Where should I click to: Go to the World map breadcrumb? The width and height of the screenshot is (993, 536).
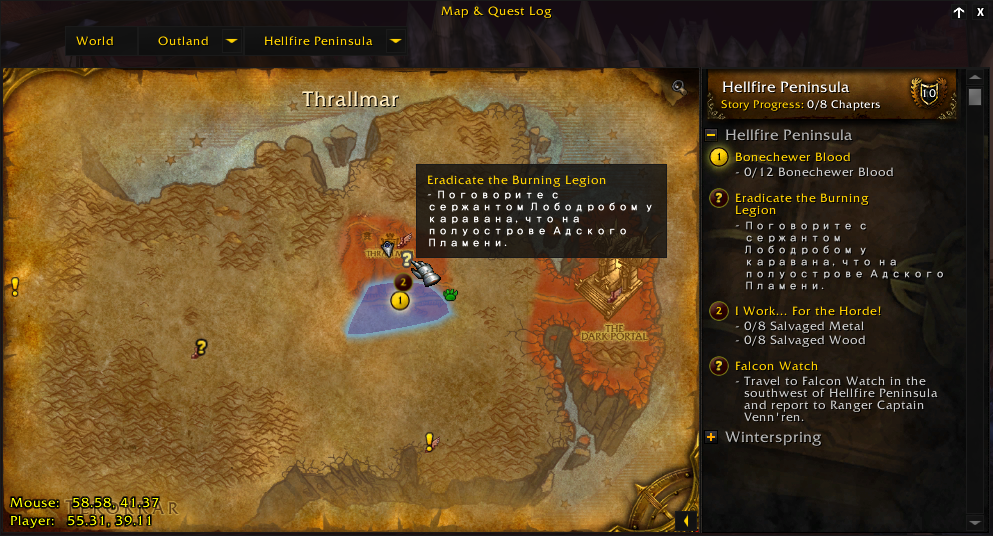95,41
